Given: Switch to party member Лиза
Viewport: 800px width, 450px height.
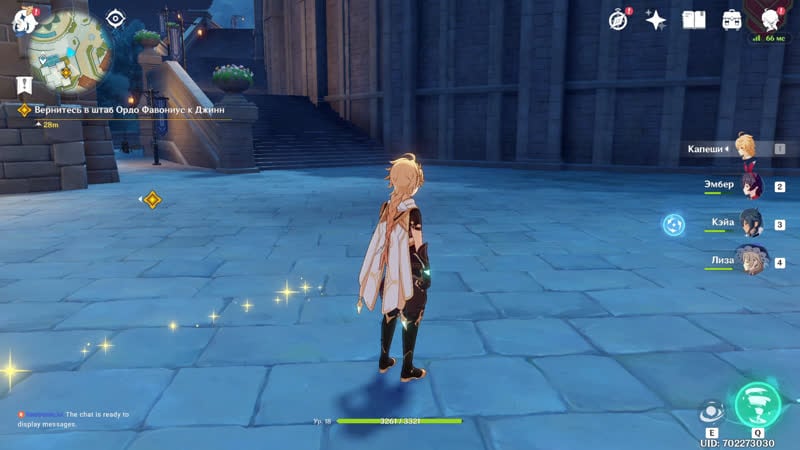Looking at the screenshot, I should 750,261.
